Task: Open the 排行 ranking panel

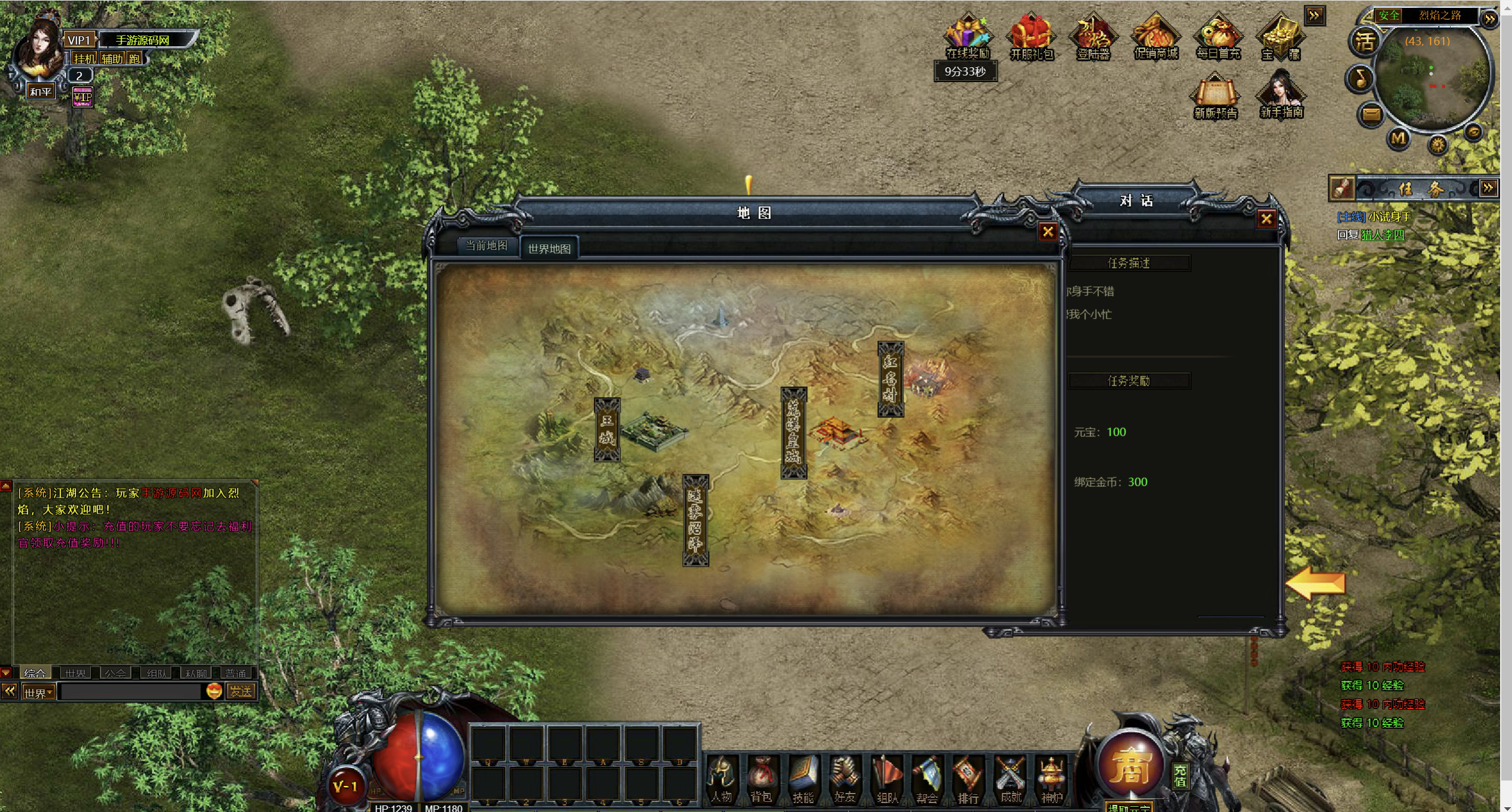Action: click(x=968, y=779)
